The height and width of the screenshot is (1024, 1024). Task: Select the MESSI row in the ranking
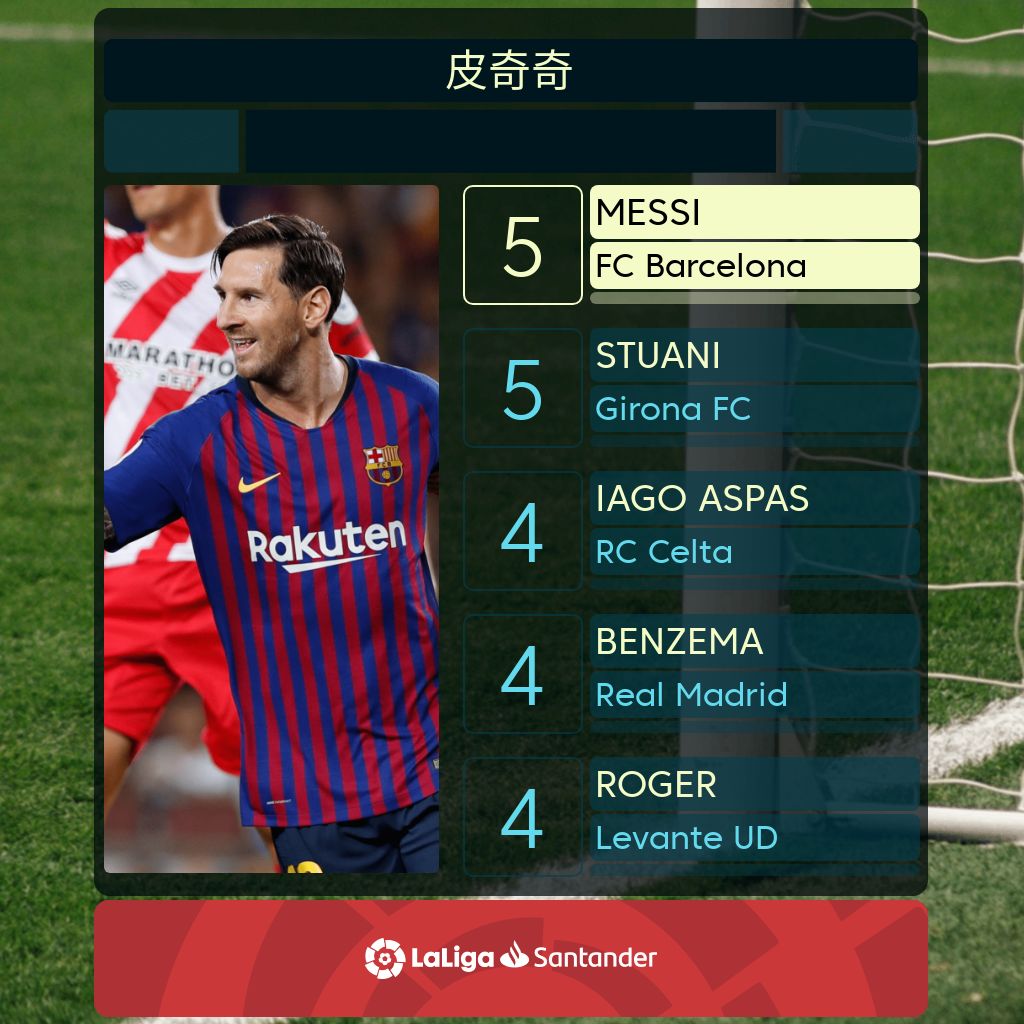coord(690,244)
